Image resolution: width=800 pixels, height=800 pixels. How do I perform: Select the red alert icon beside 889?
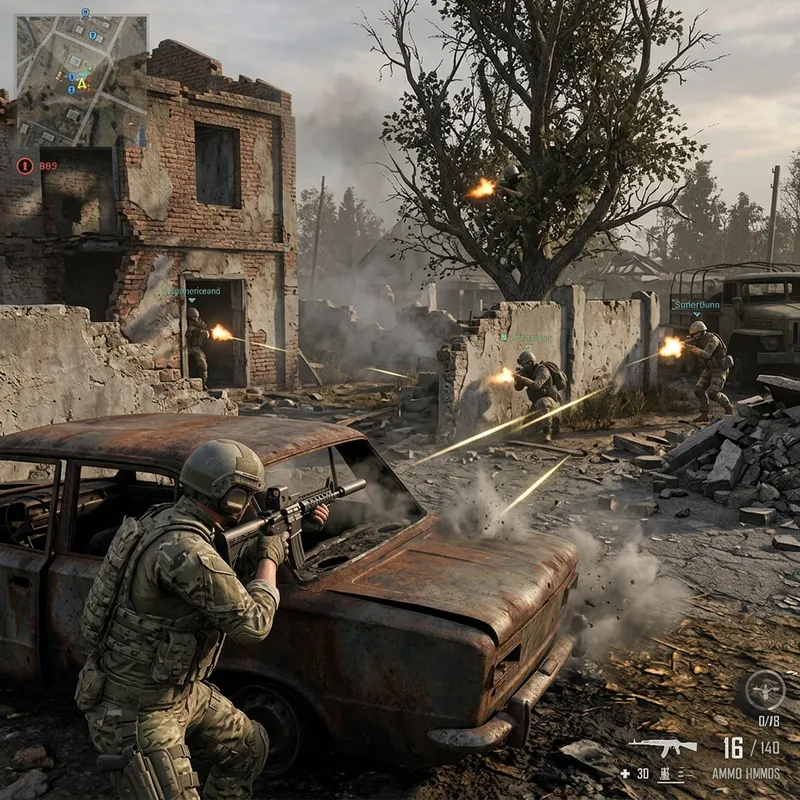[25, 165]
